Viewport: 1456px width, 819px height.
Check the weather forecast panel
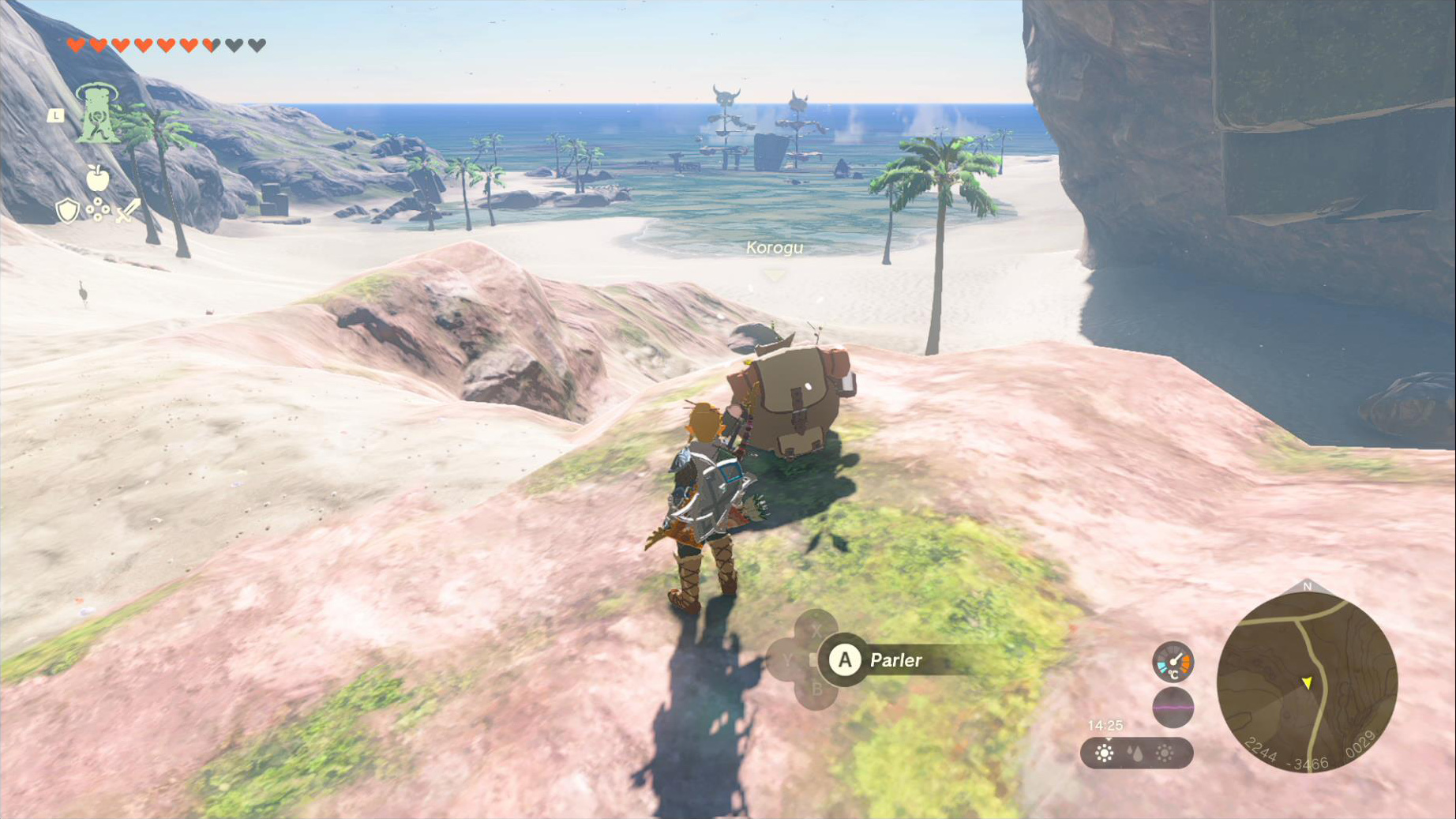[x=1136, y=753]
